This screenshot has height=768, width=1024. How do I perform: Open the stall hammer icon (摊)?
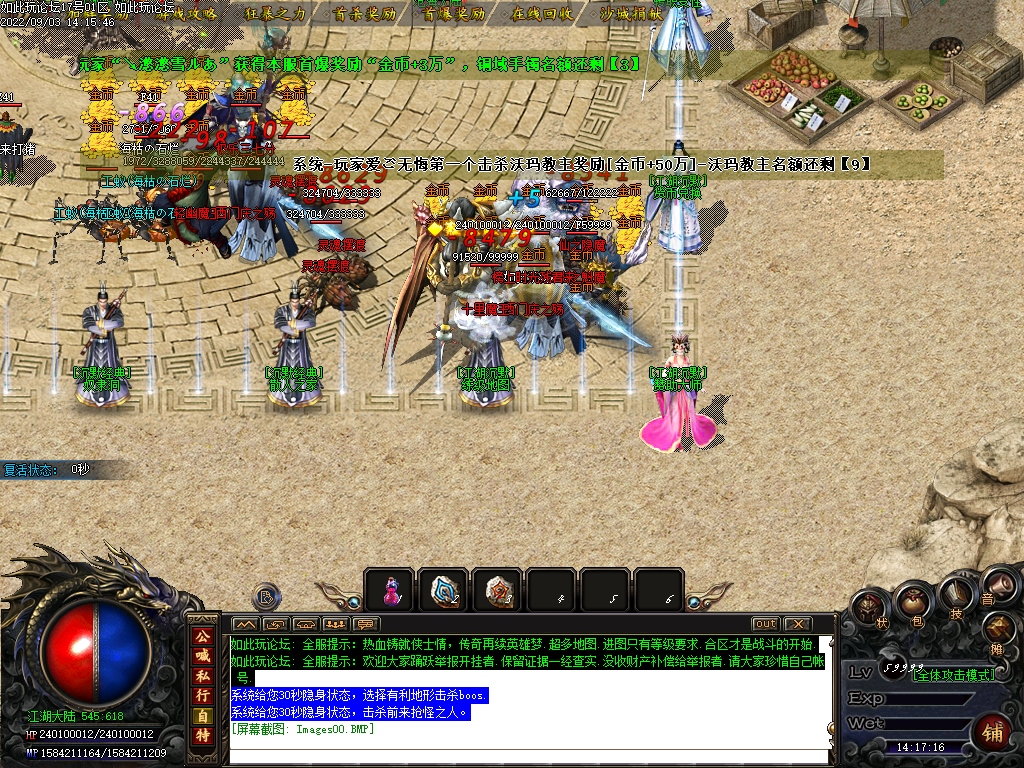click(x=999, y=628)
